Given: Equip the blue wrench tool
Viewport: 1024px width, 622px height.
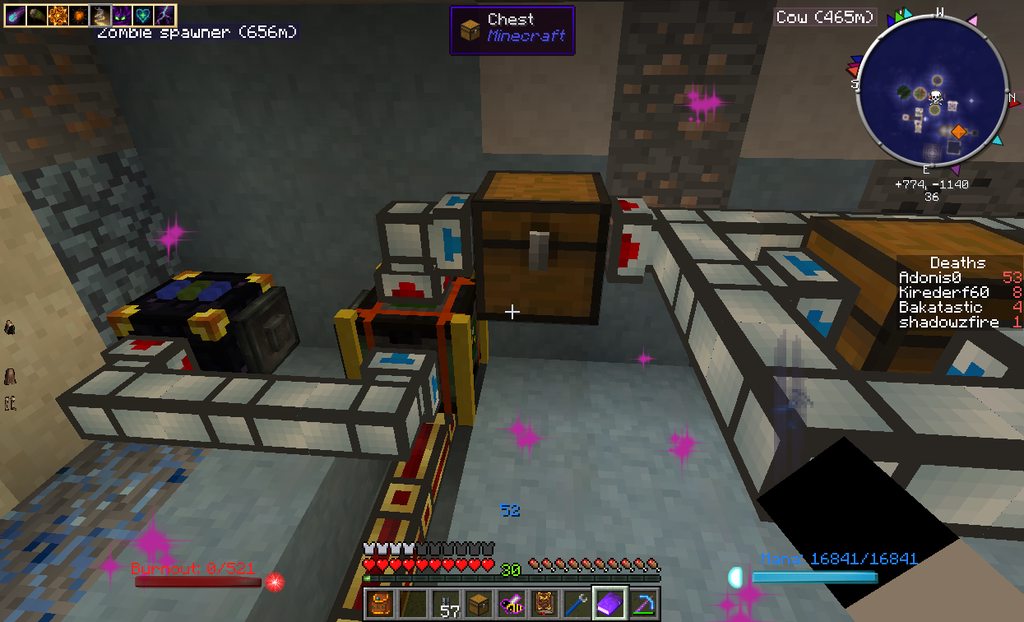Looking at the screenshot, I should tap(576, 603).
